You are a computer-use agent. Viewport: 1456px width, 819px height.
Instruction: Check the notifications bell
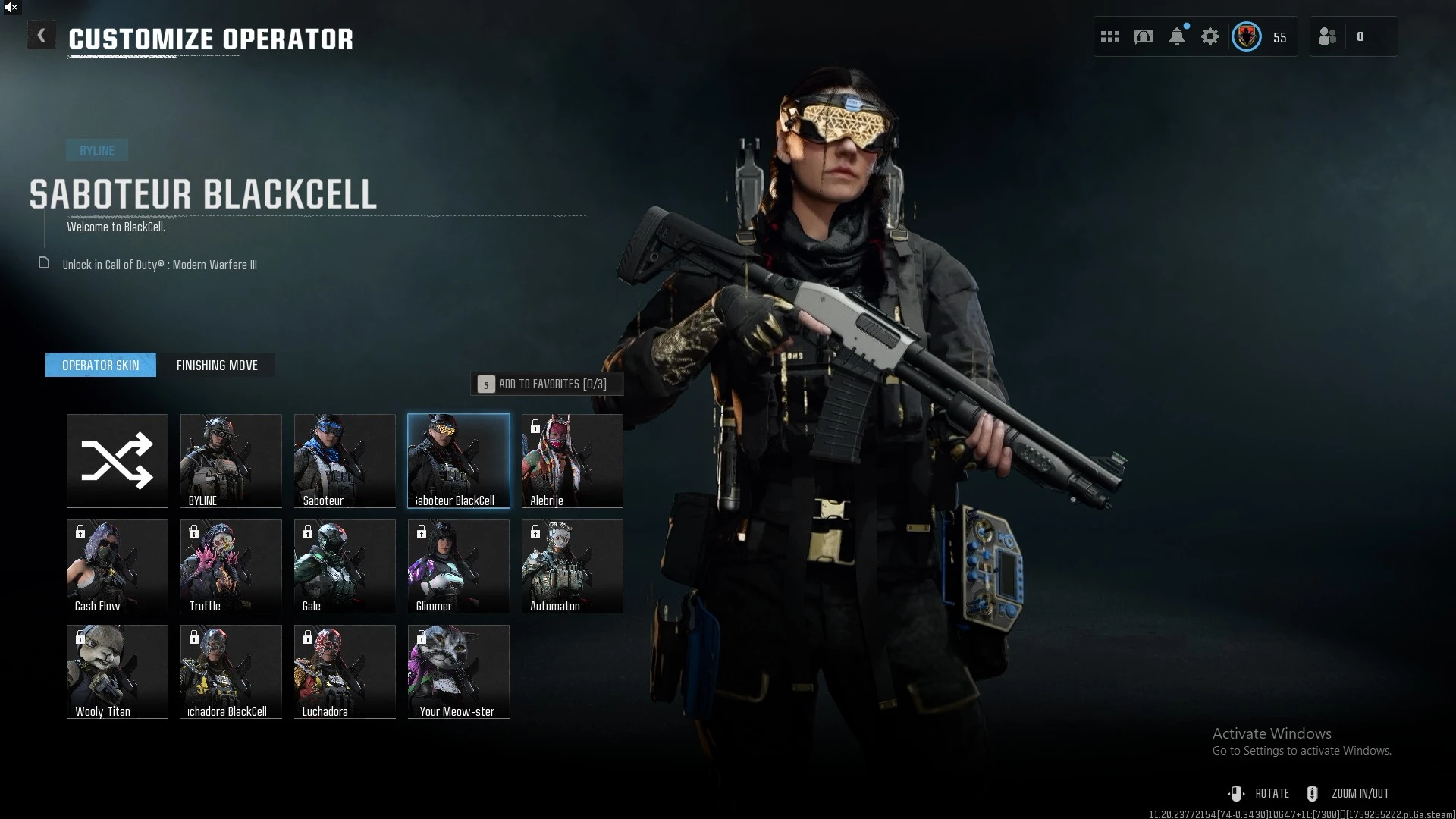[x=1177, y=36]
